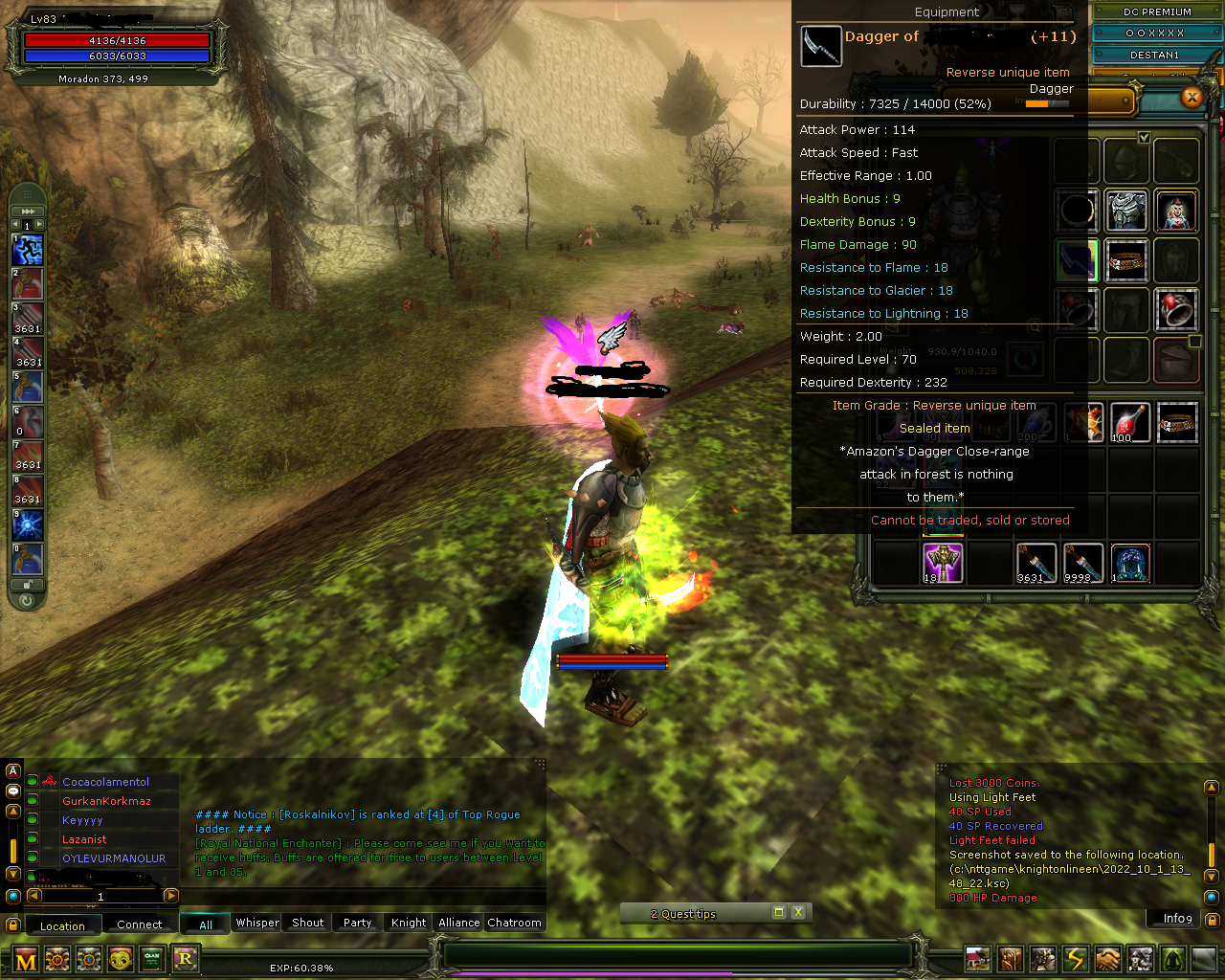Minimize the Quest tips window
The width and height of the screenshot is (1225, 980).
pos(777,913)
